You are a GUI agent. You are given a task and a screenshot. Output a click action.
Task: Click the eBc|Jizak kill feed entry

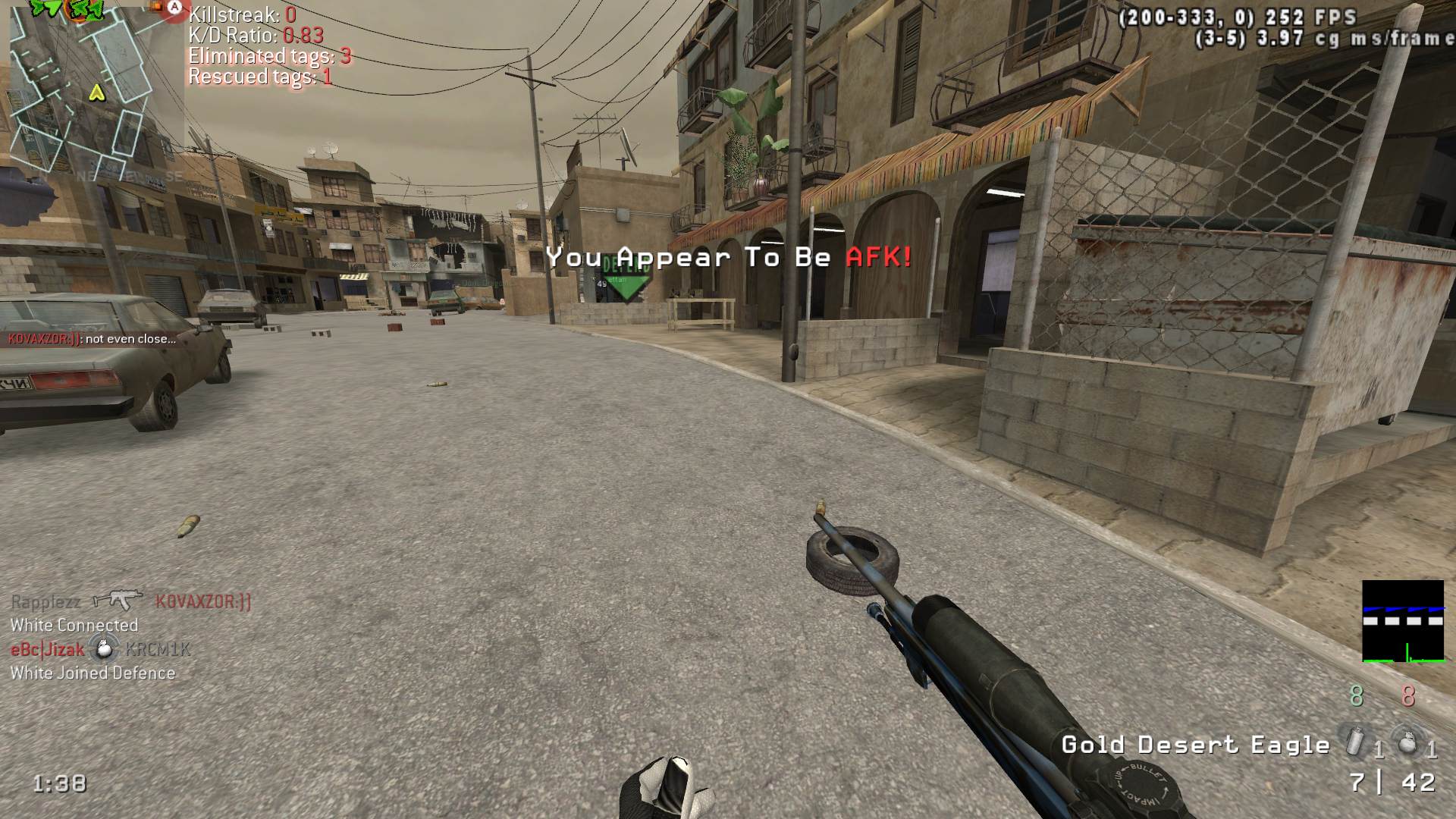(99, 649)
